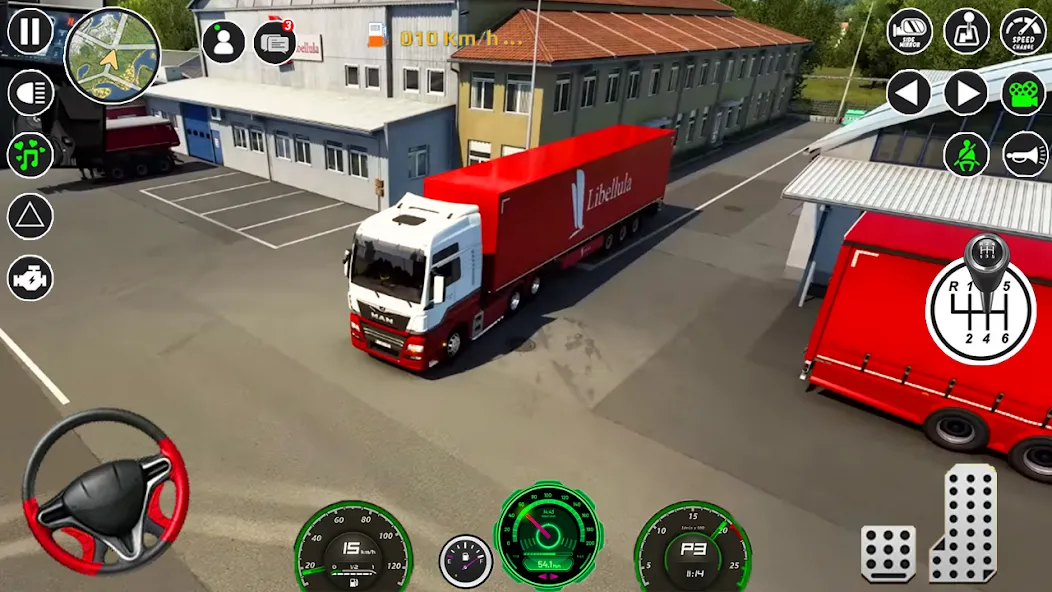1052x592 pixels.
Task: Open the player profile icon
Action: (224, 42)
